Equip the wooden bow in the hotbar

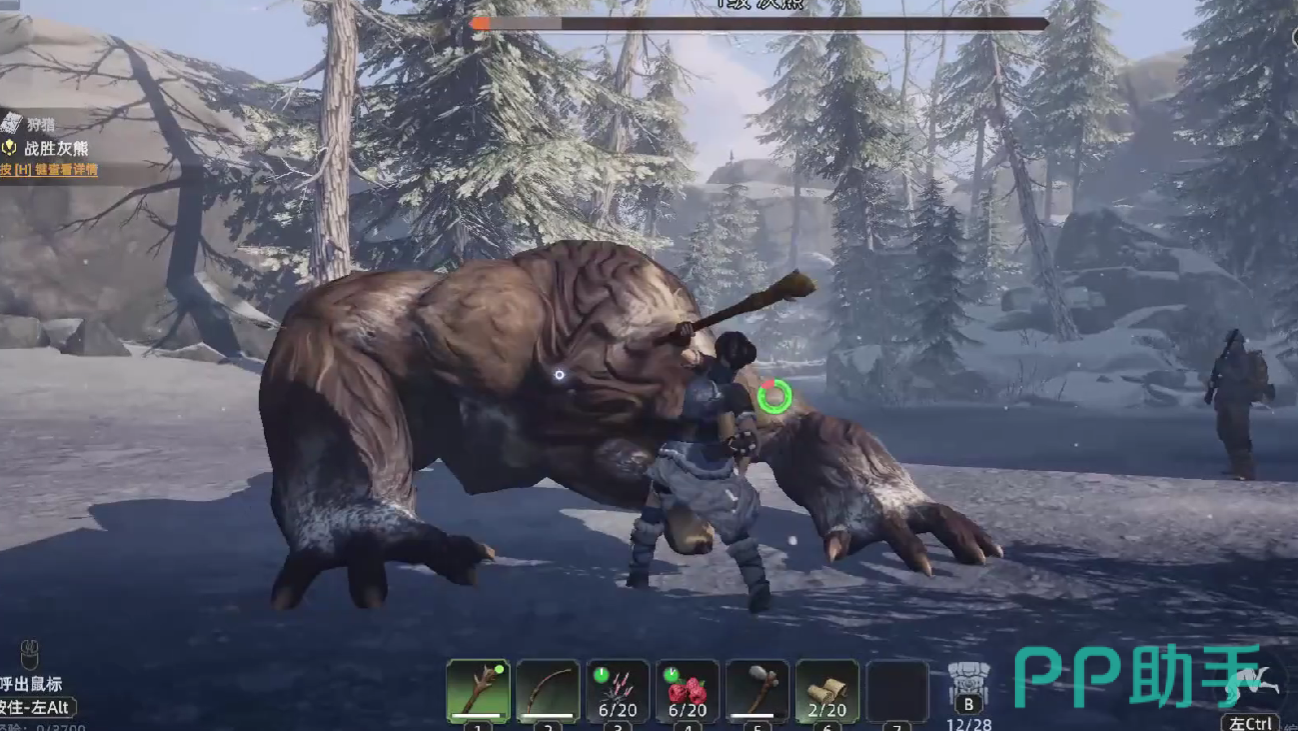click(548, 690)
